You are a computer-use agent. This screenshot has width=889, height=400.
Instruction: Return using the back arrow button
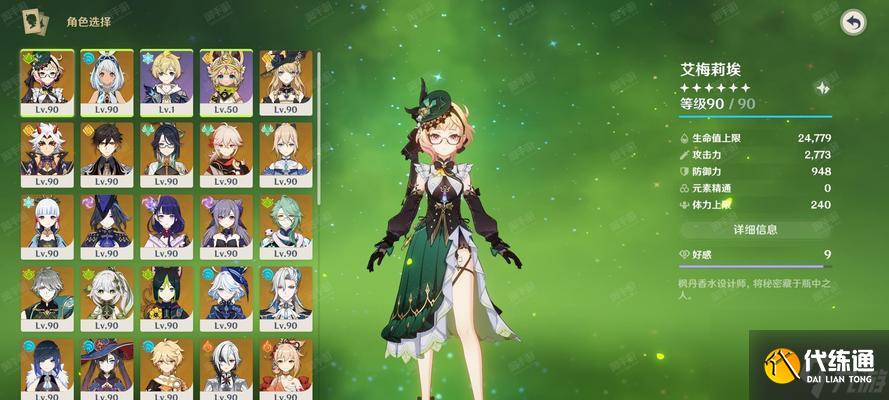pyautogui.click(x=852, y=22)
